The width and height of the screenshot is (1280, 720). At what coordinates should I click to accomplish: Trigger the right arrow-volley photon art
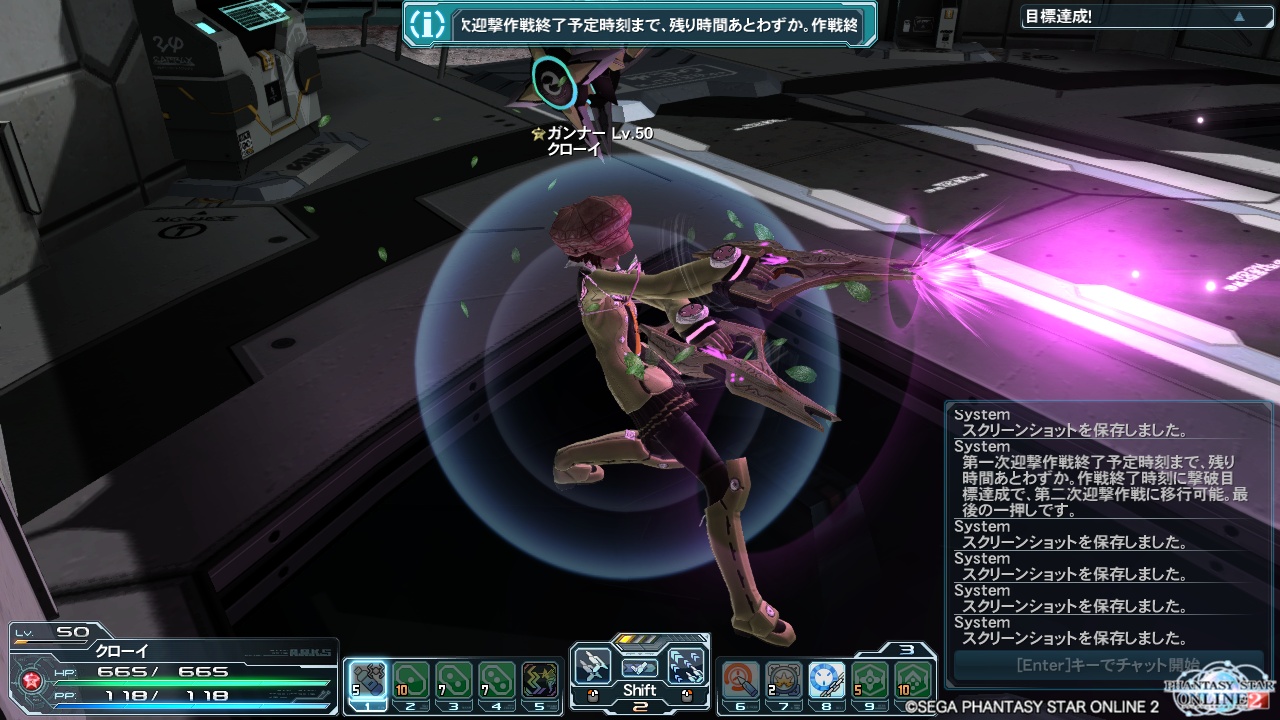(x=686, y=665)
